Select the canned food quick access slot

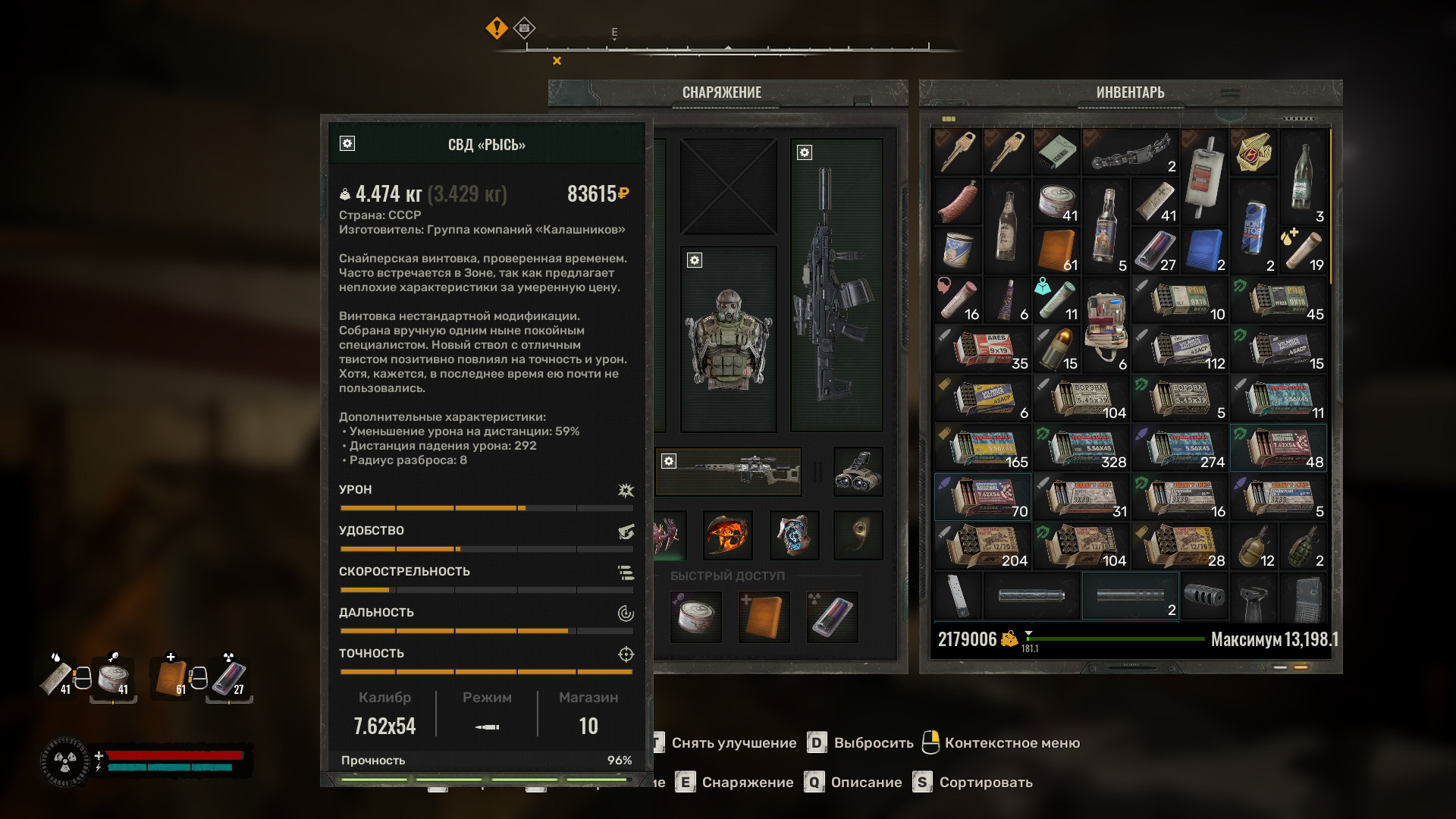click(x=696, y=617)
